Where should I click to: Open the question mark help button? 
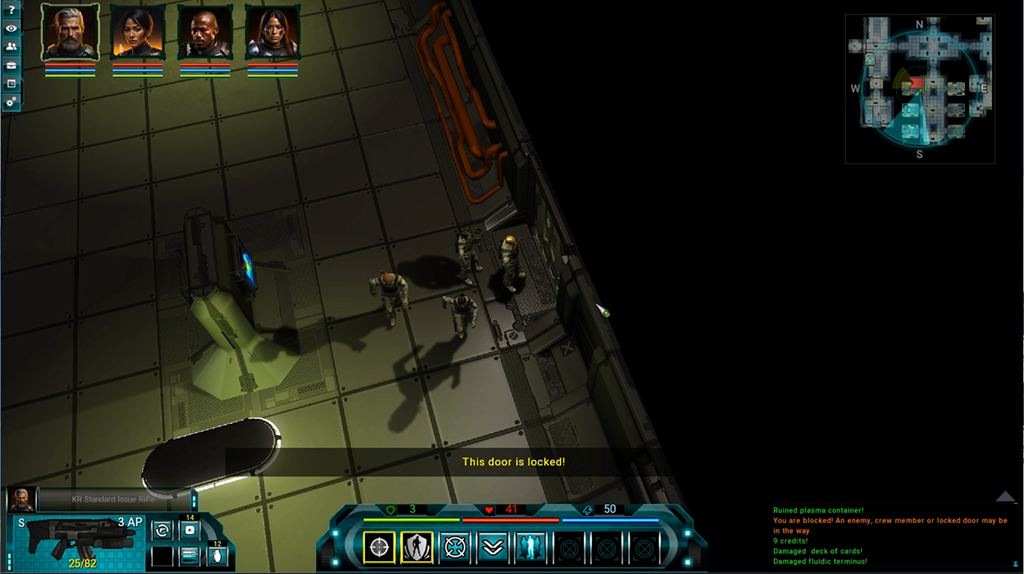point(11,10)
